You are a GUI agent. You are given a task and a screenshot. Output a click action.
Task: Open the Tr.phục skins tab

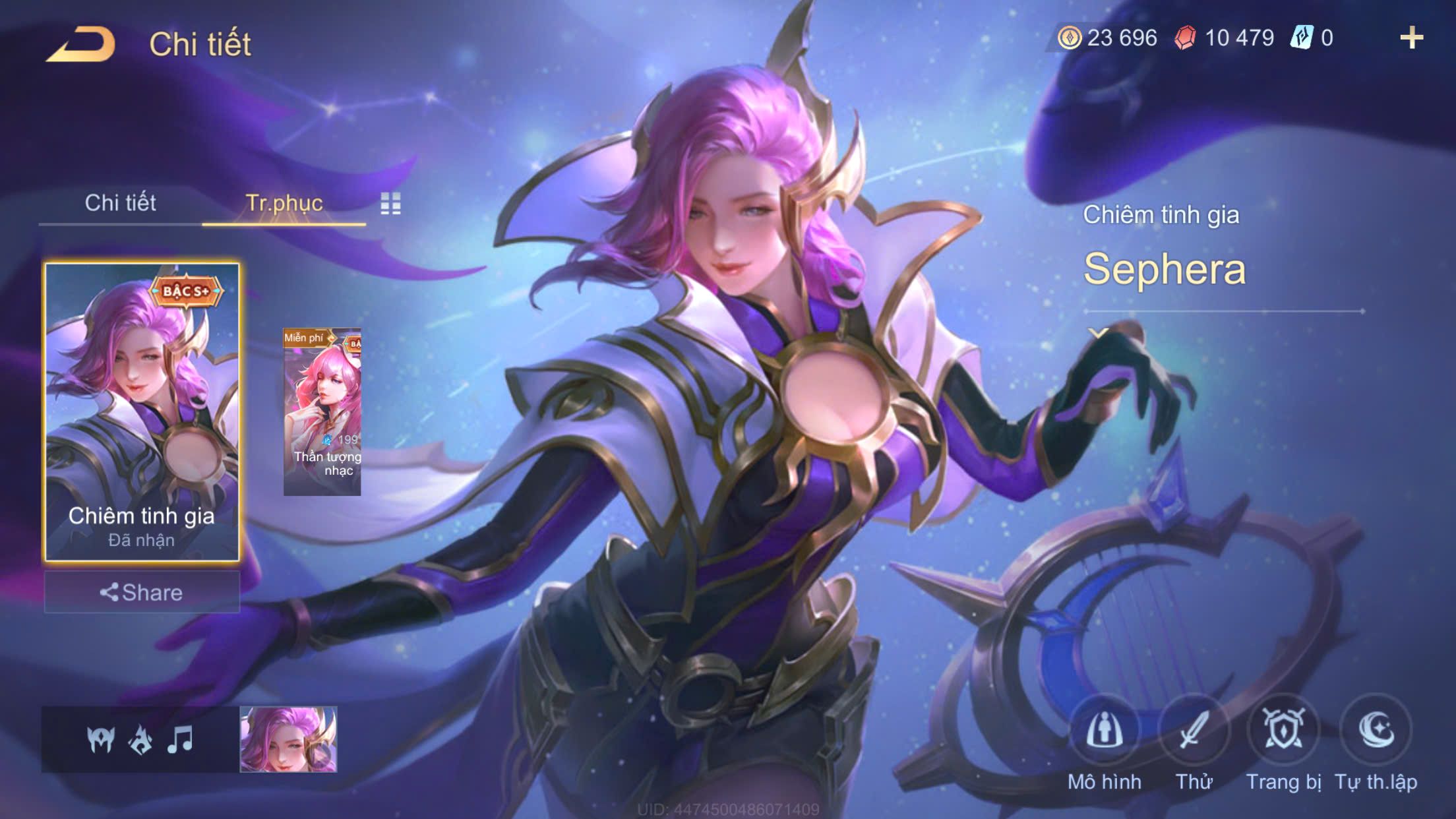click(x=284, y=202)
